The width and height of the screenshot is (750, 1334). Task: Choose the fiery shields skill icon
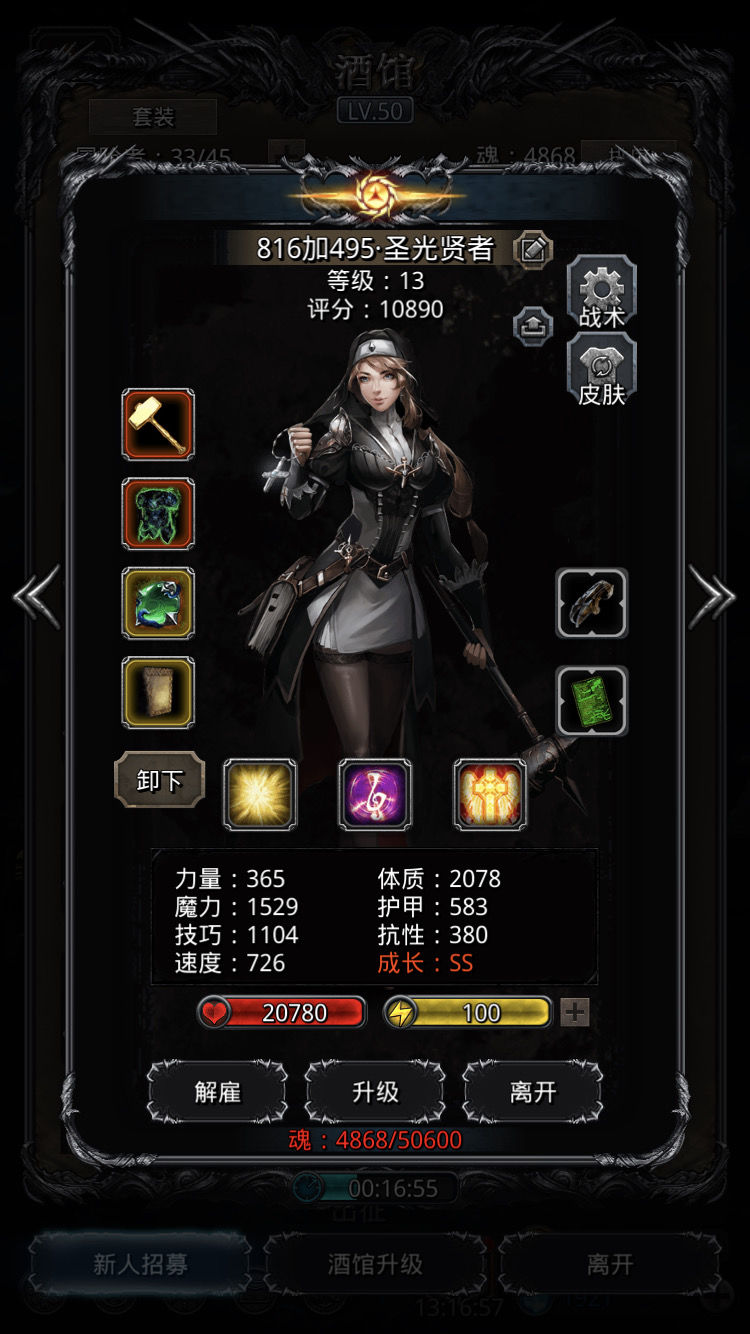point(490,795)
